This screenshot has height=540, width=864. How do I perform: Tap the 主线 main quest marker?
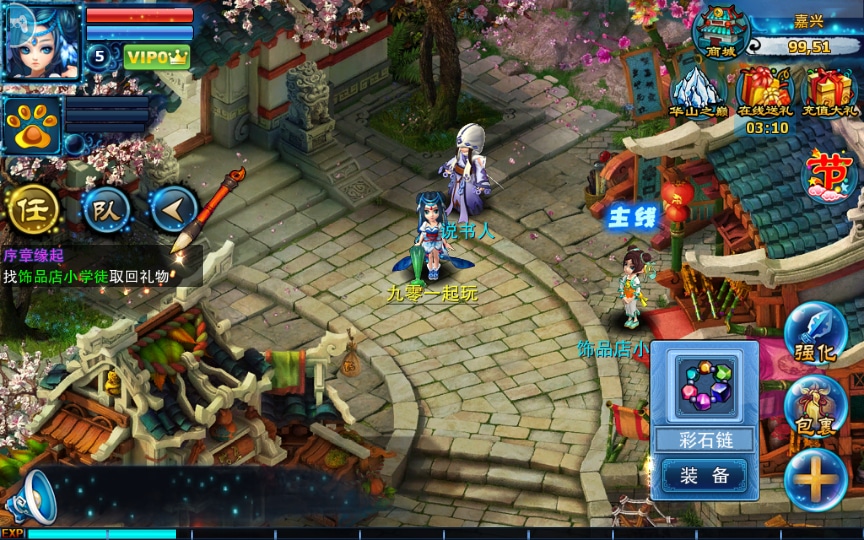pyautogui.click(x=635, y=214)
